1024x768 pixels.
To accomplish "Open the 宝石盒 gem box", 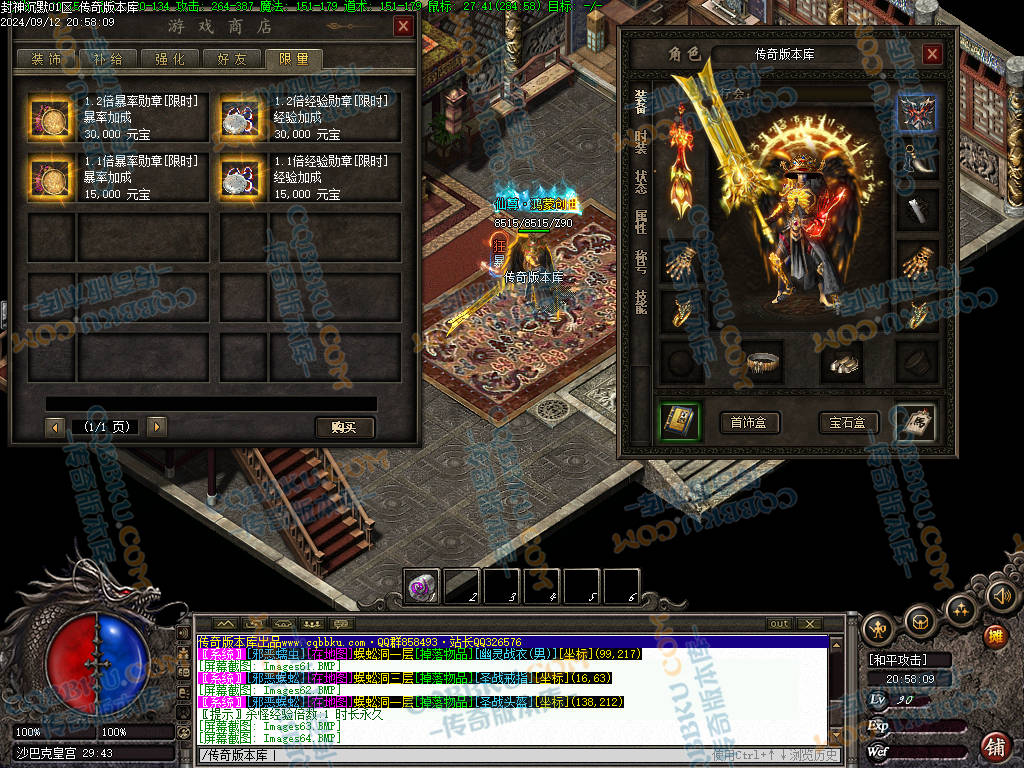I will click(x=848, y=423).
